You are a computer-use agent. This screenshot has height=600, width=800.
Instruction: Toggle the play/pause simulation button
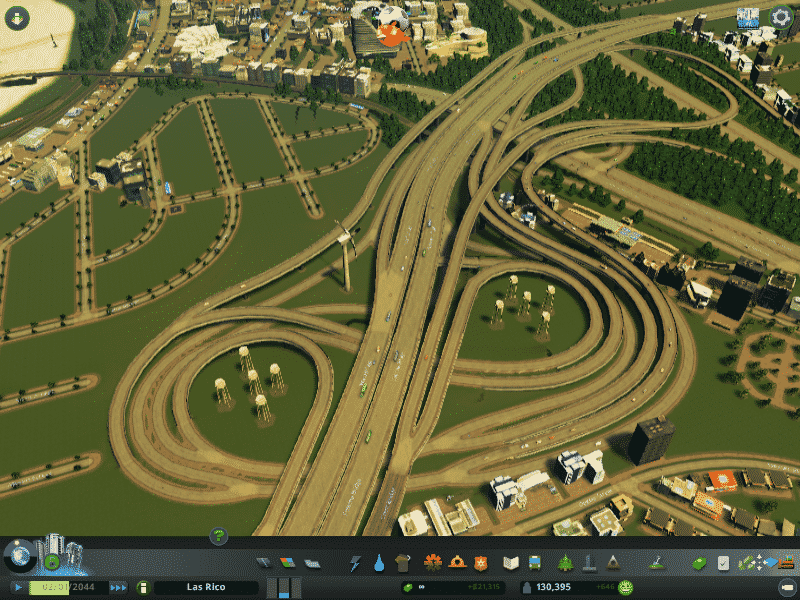click(18, 587)
